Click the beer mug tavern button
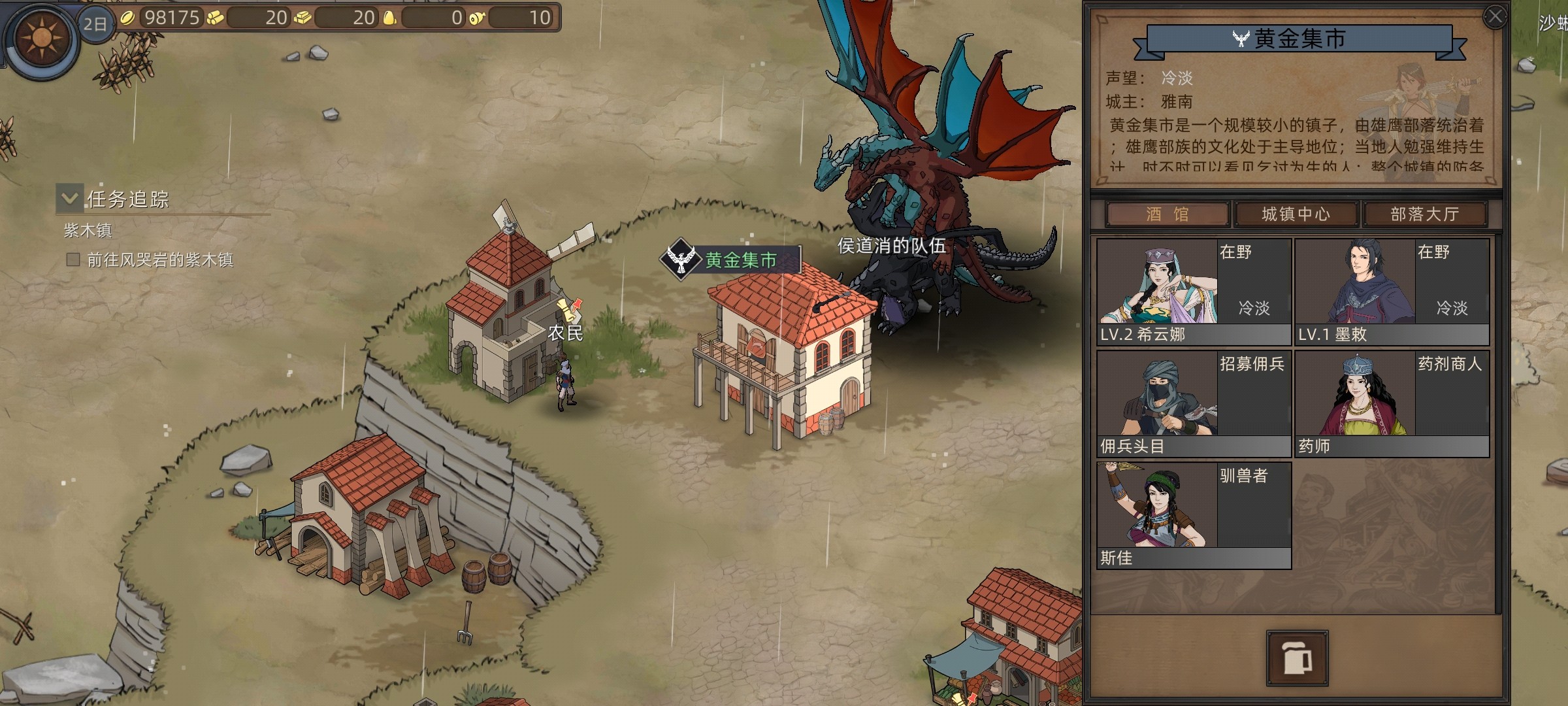Viewport: 1568px width, 706px height. pyautogui.click(x=1297, y=658)
